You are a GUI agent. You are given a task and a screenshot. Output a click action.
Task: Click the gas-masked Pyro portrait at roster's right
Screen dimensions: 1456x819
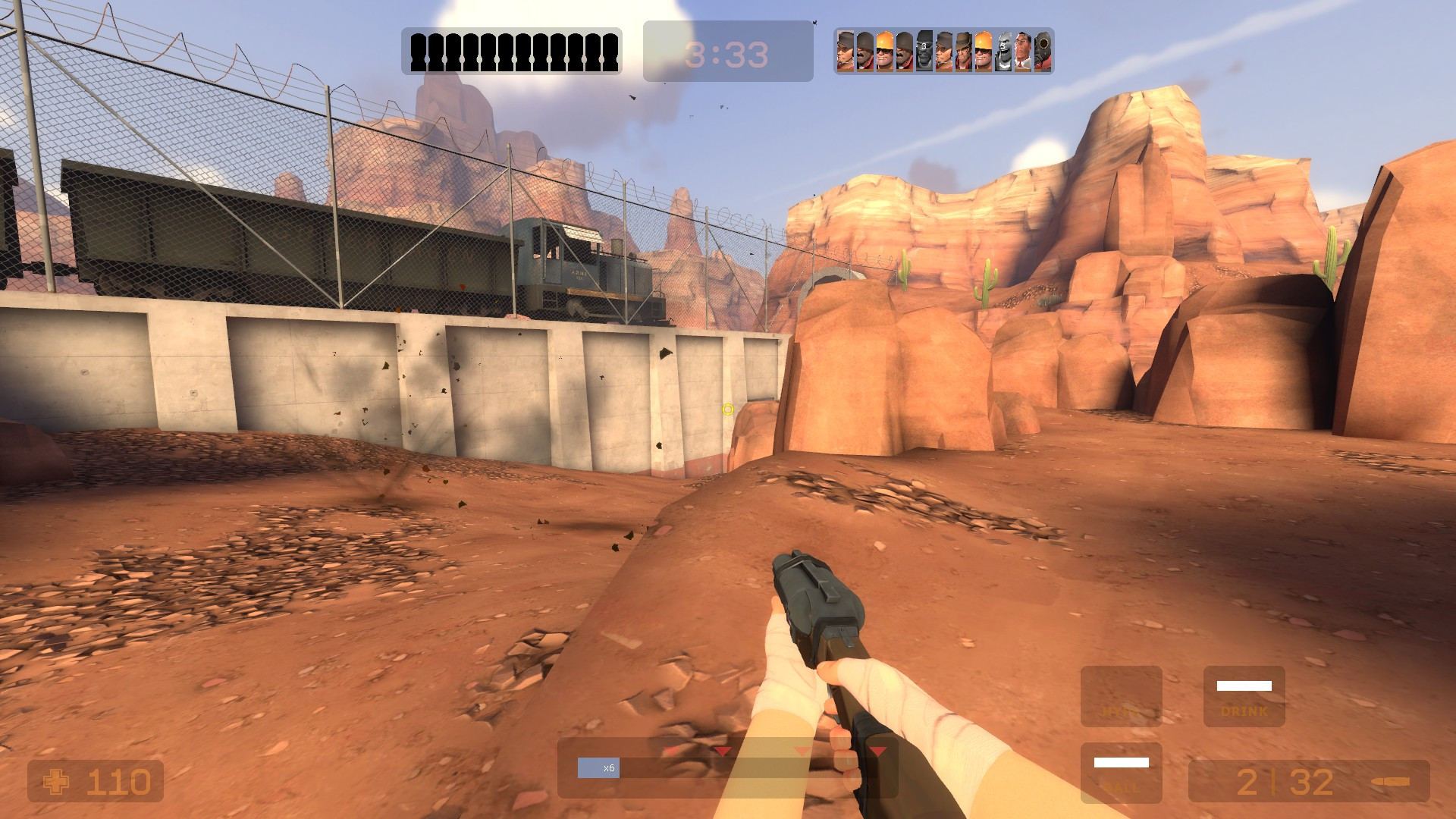[x=1041, y=51]
